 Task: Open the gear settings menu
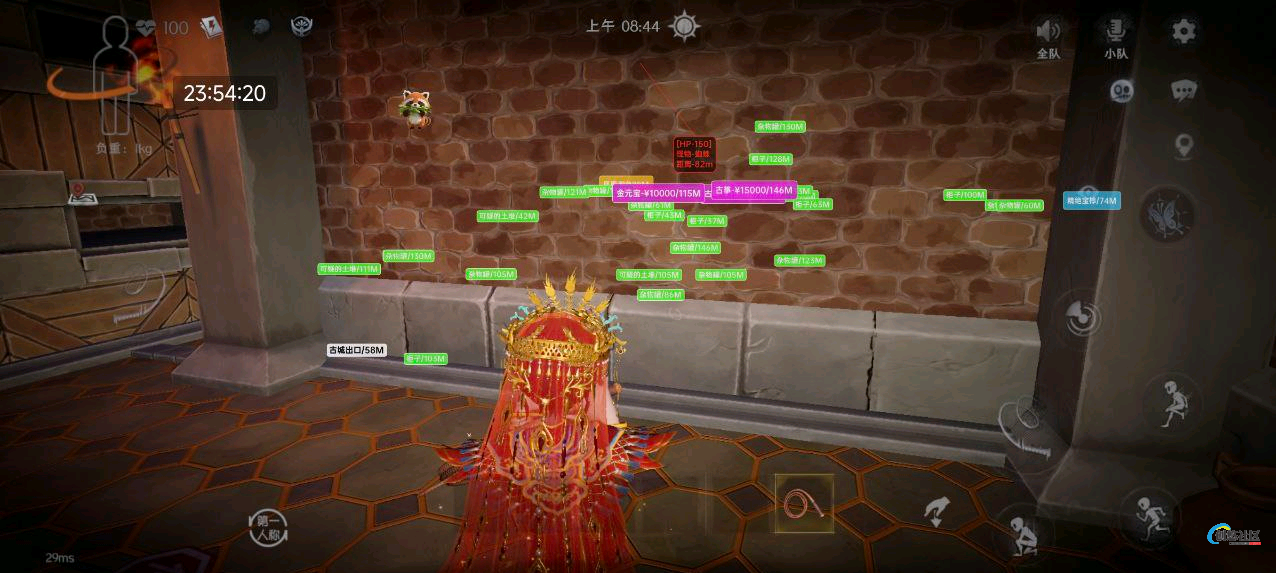pyautogui.click(x=1184, y=31)
